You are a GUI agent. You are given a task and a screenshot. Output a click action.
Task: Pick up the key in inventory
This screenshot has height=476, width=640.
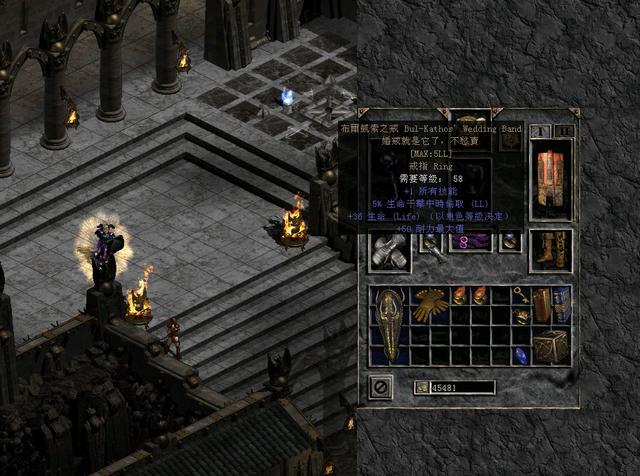pos(522,294)
